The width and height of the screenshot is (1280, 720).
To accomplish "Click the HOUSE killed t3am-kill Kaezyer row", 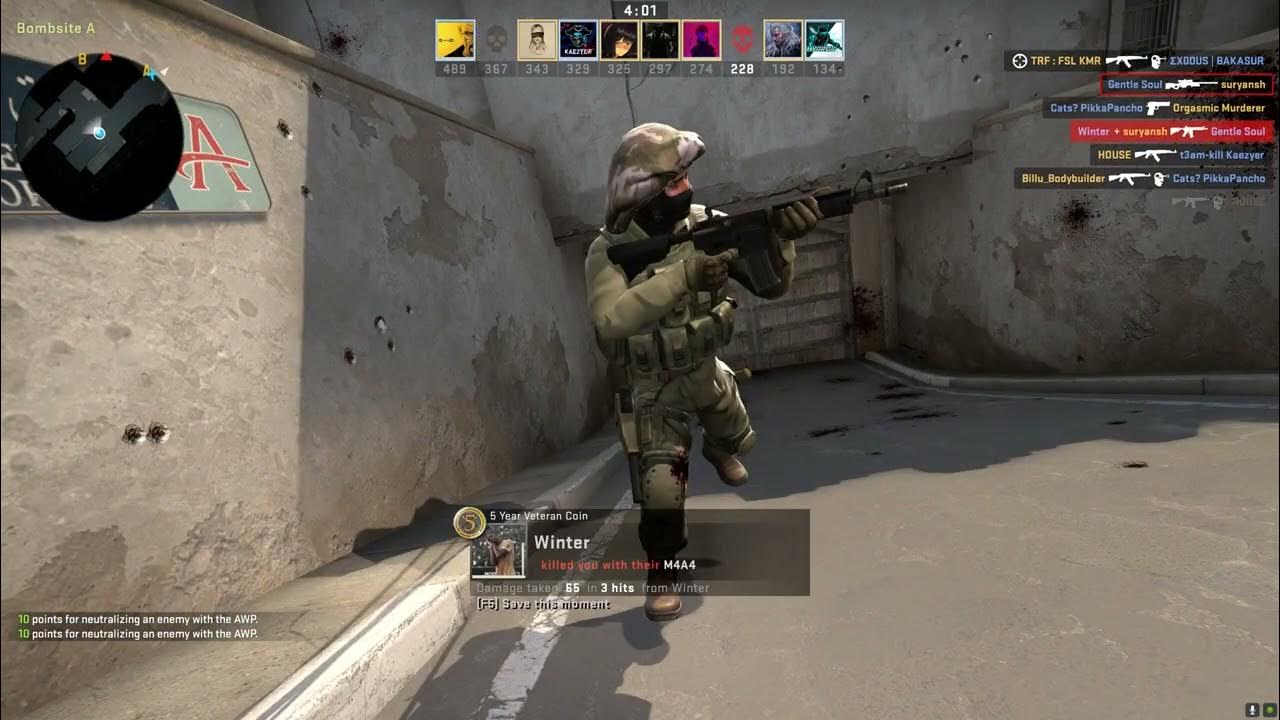I will pos(1180,155).
